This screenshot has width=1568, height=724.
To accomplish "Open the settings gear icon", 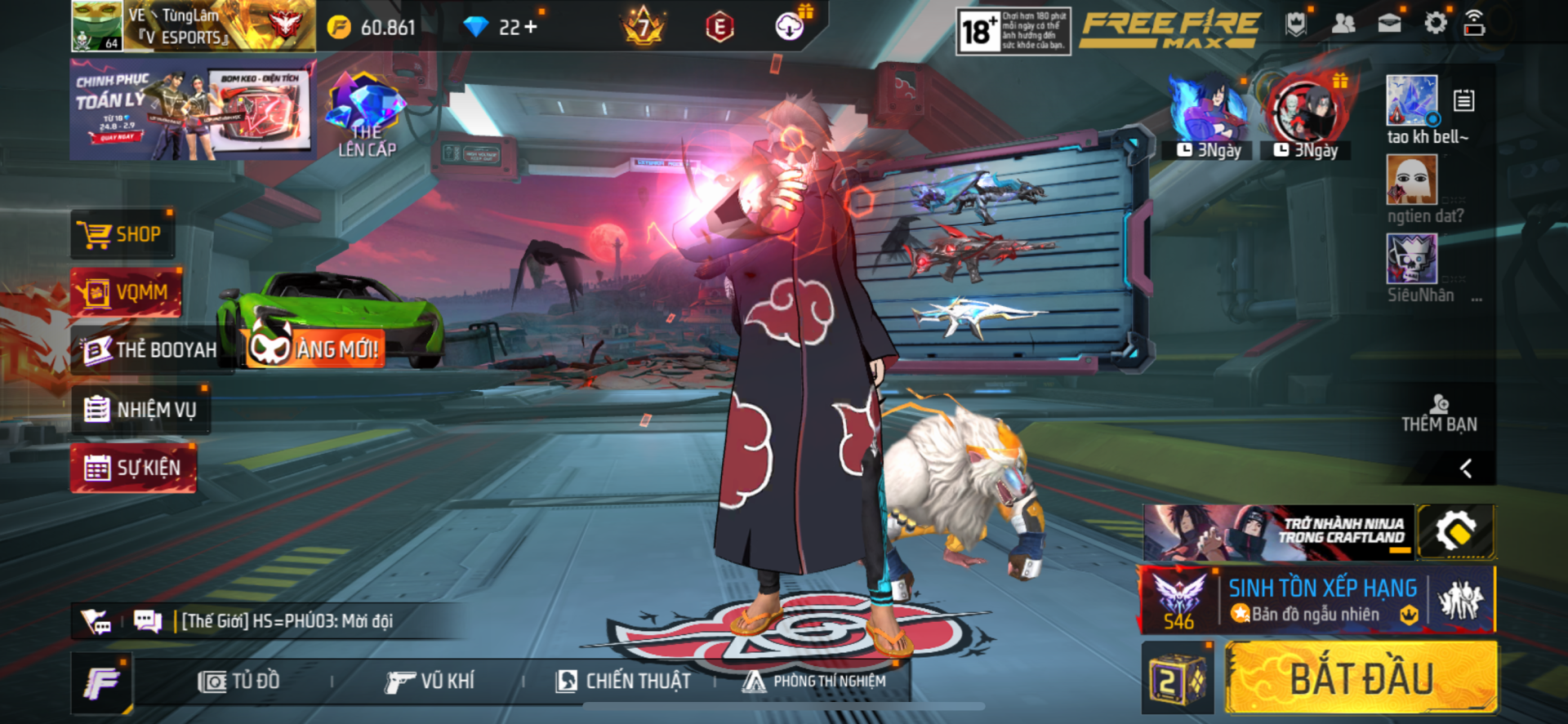I will (x=1435, y=24).
